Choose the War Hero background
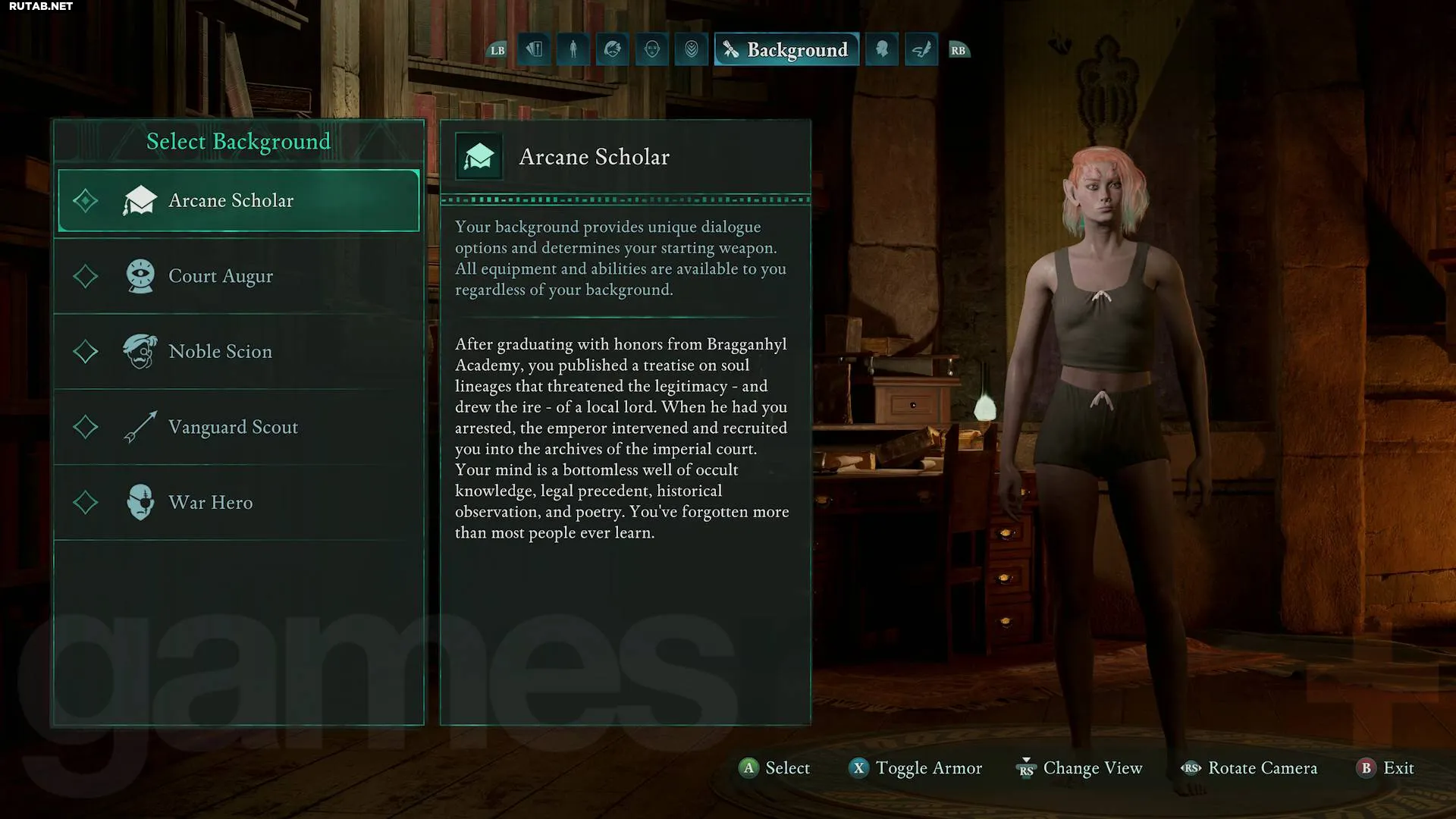Screen dimensions: 1456x819 238,502
